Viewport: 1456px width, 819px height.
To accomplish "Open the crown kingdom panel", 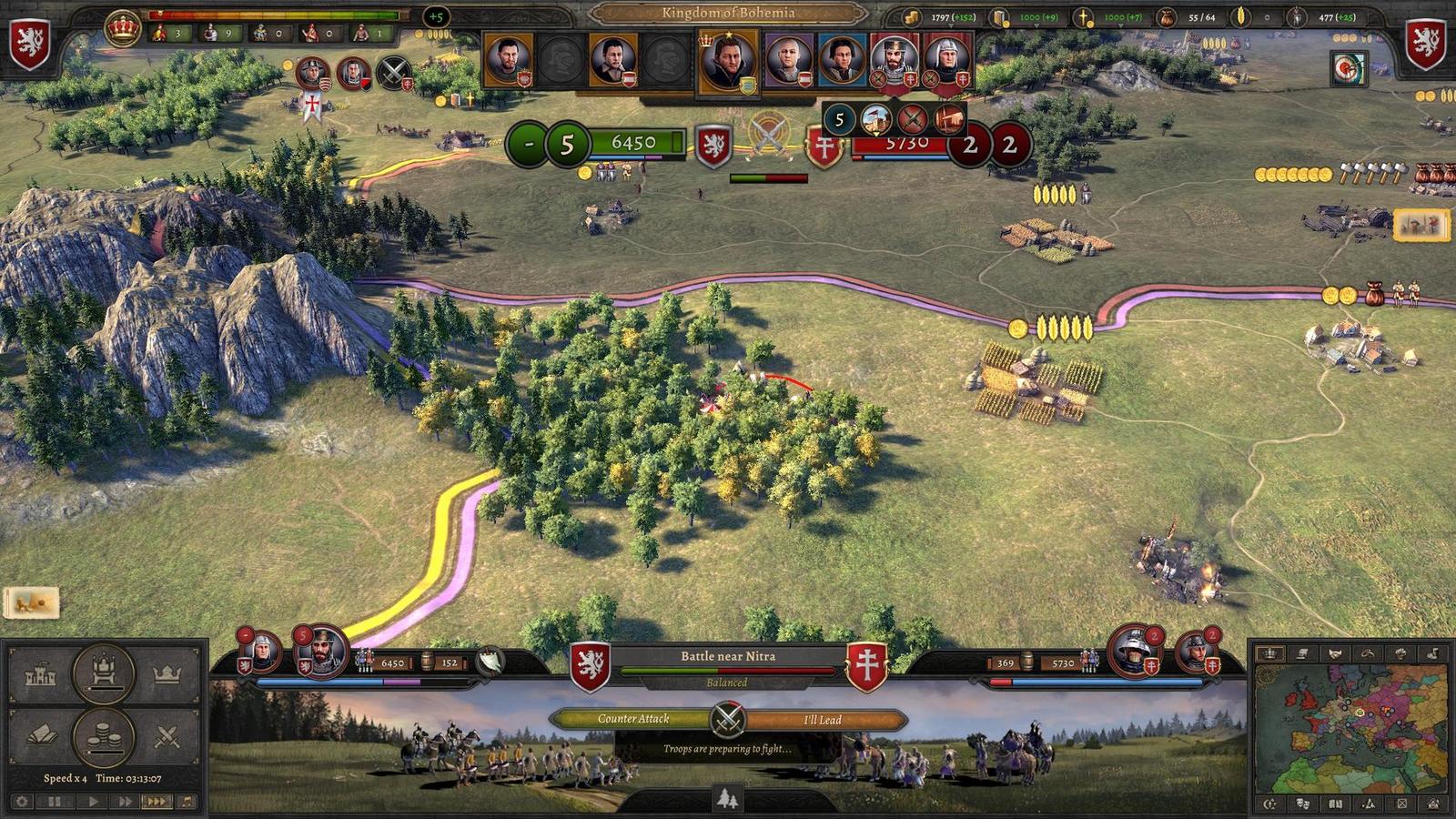I will tap(167, 674).
